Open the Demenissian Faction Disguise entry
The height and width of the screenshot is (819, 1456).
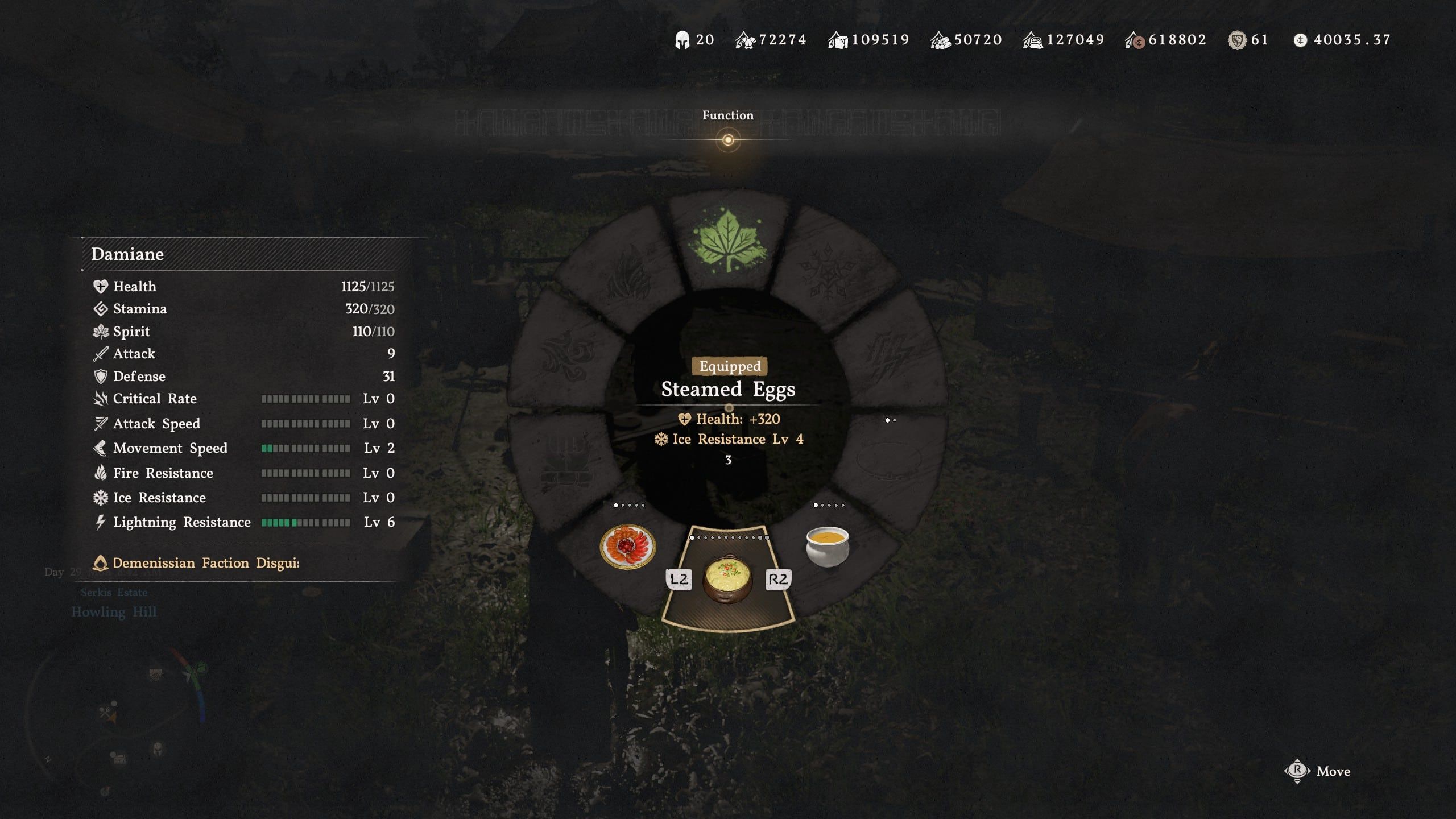(196, 563)
